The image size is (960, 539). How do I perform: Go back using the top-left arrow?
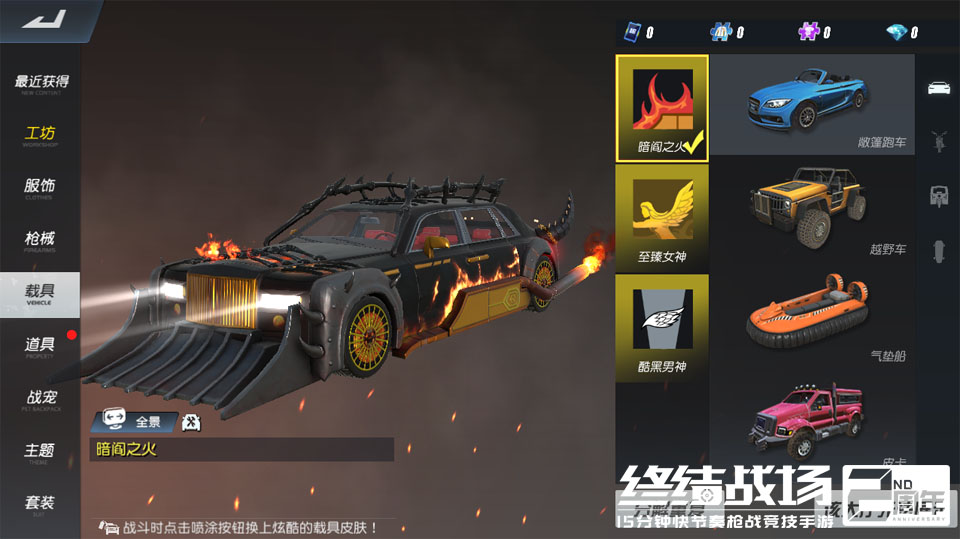[42, 19]
